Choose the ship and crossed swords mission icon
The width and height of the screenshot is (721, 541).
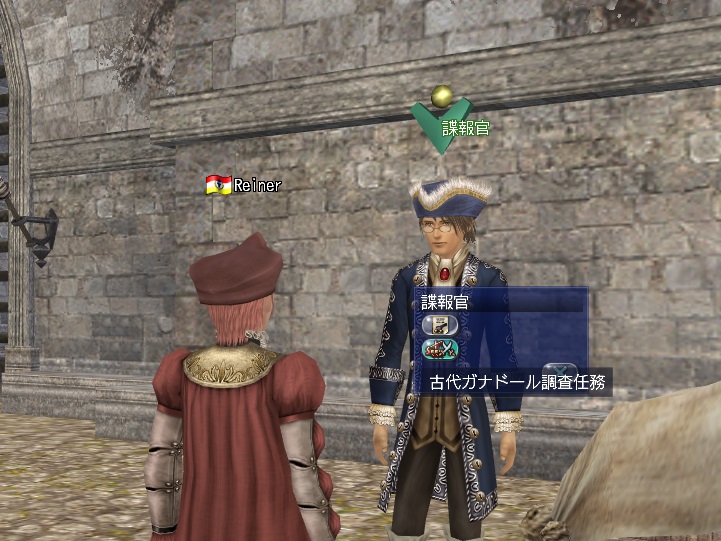(437, 350)
